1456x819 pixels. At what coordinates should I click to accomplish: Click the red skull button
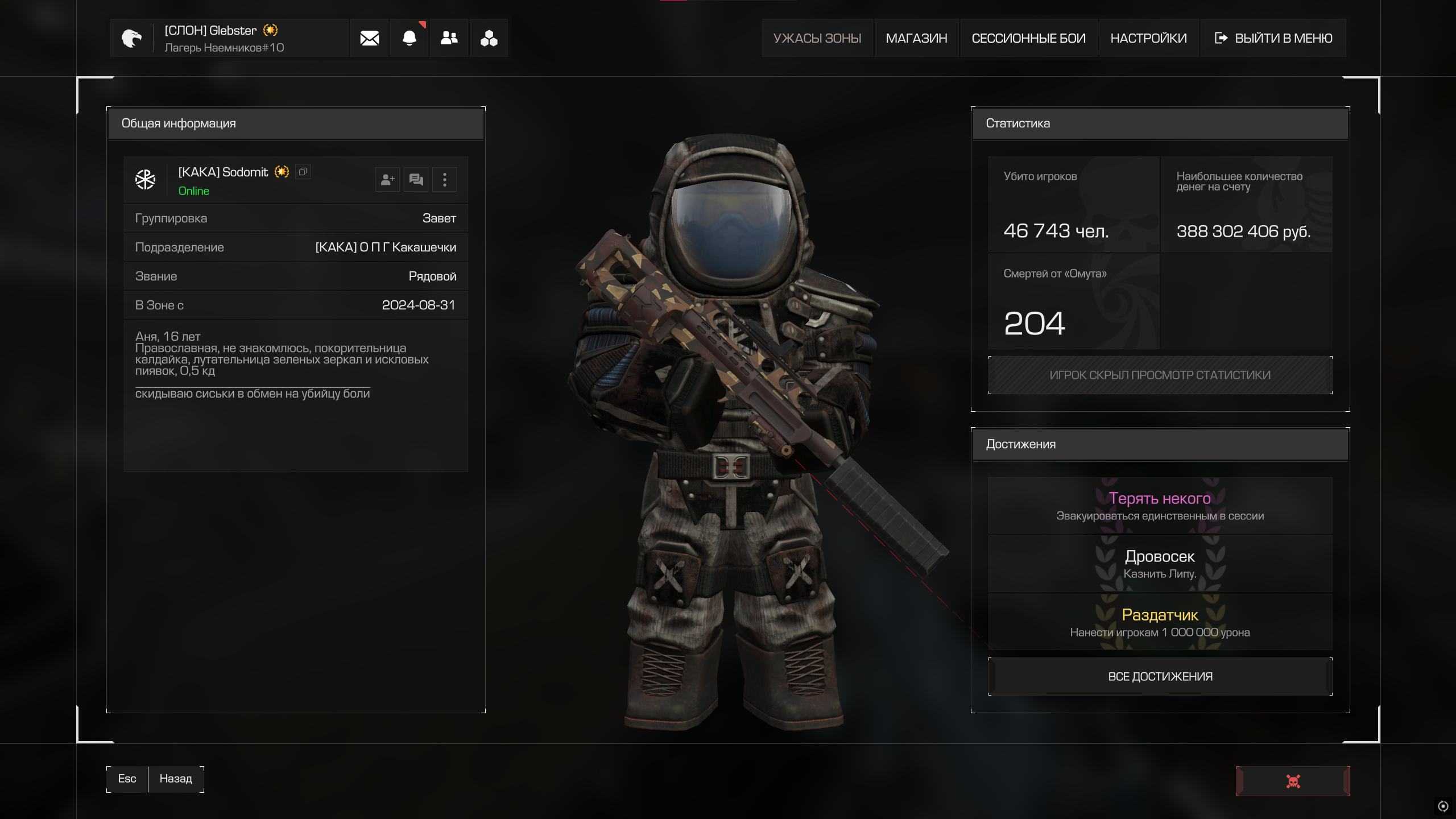[1293, 781]
